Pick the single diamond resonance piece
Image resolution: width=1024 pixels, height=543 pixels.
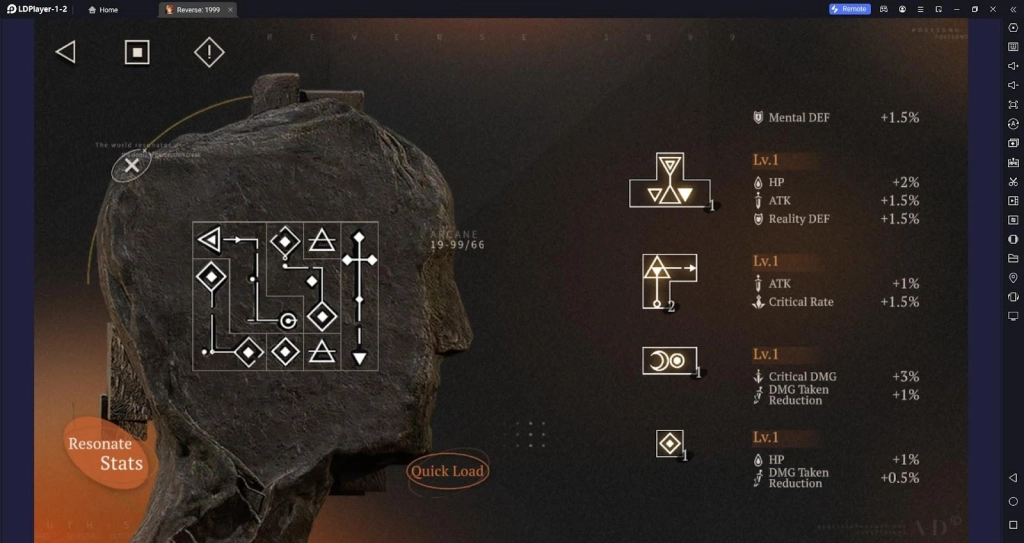coord(669,443)
